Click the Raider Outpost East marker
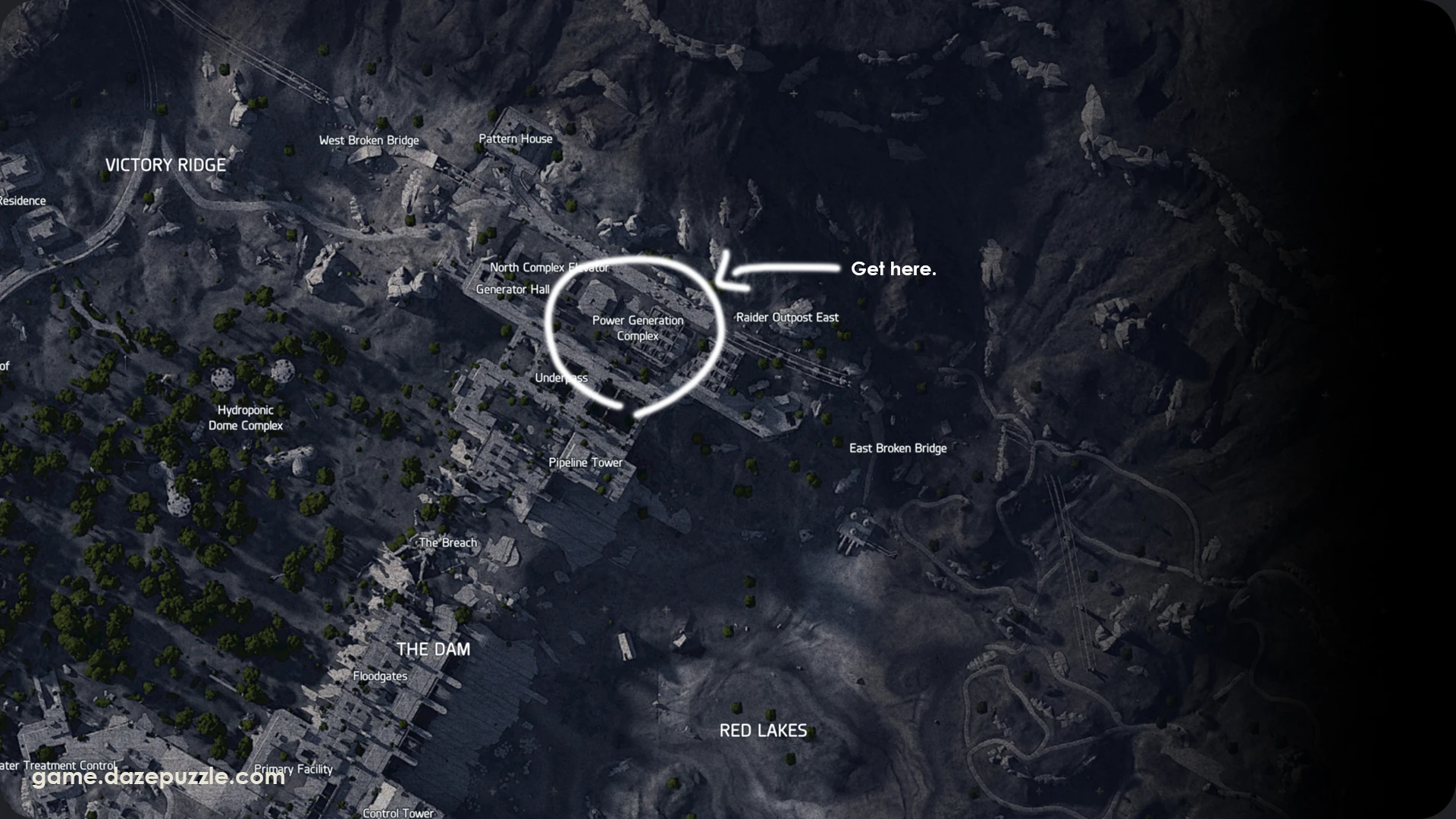 [788, 318]
